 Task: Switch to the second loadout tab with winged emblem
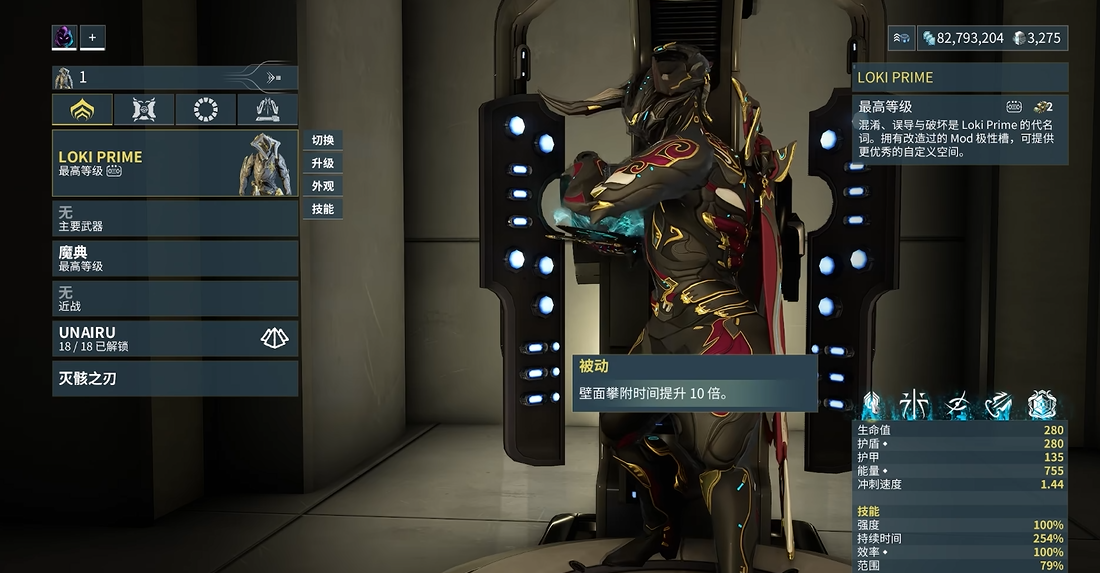(144, 109)
